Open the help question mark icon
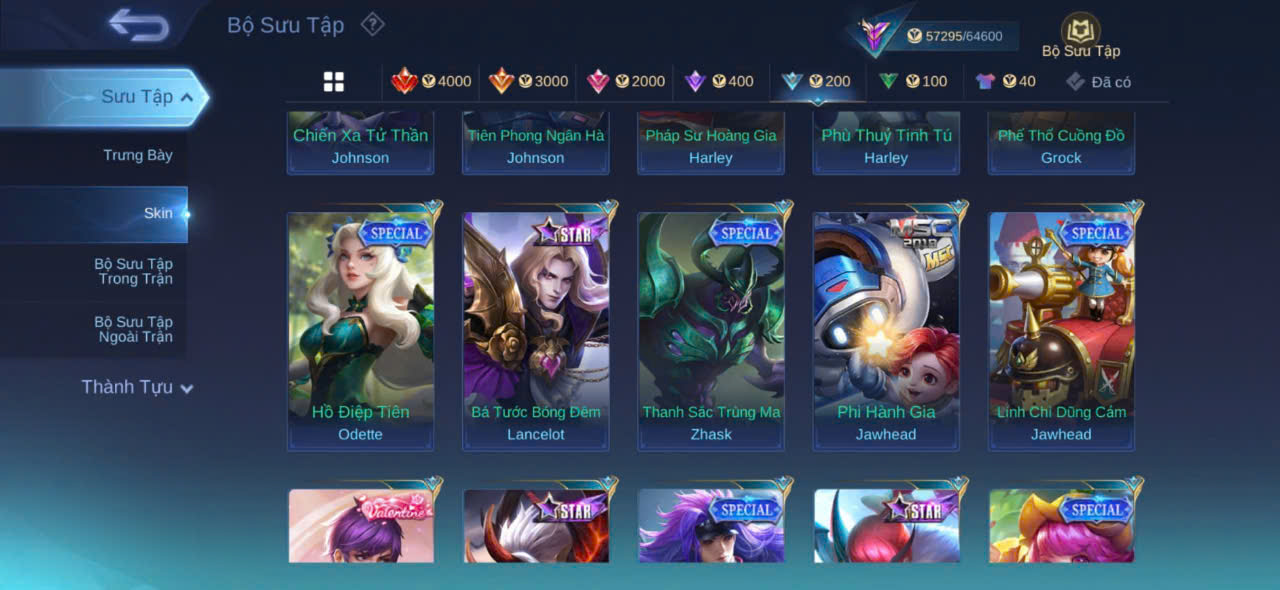The height and width of the screenshot is (590, 1280). click(x=372, y=24)
